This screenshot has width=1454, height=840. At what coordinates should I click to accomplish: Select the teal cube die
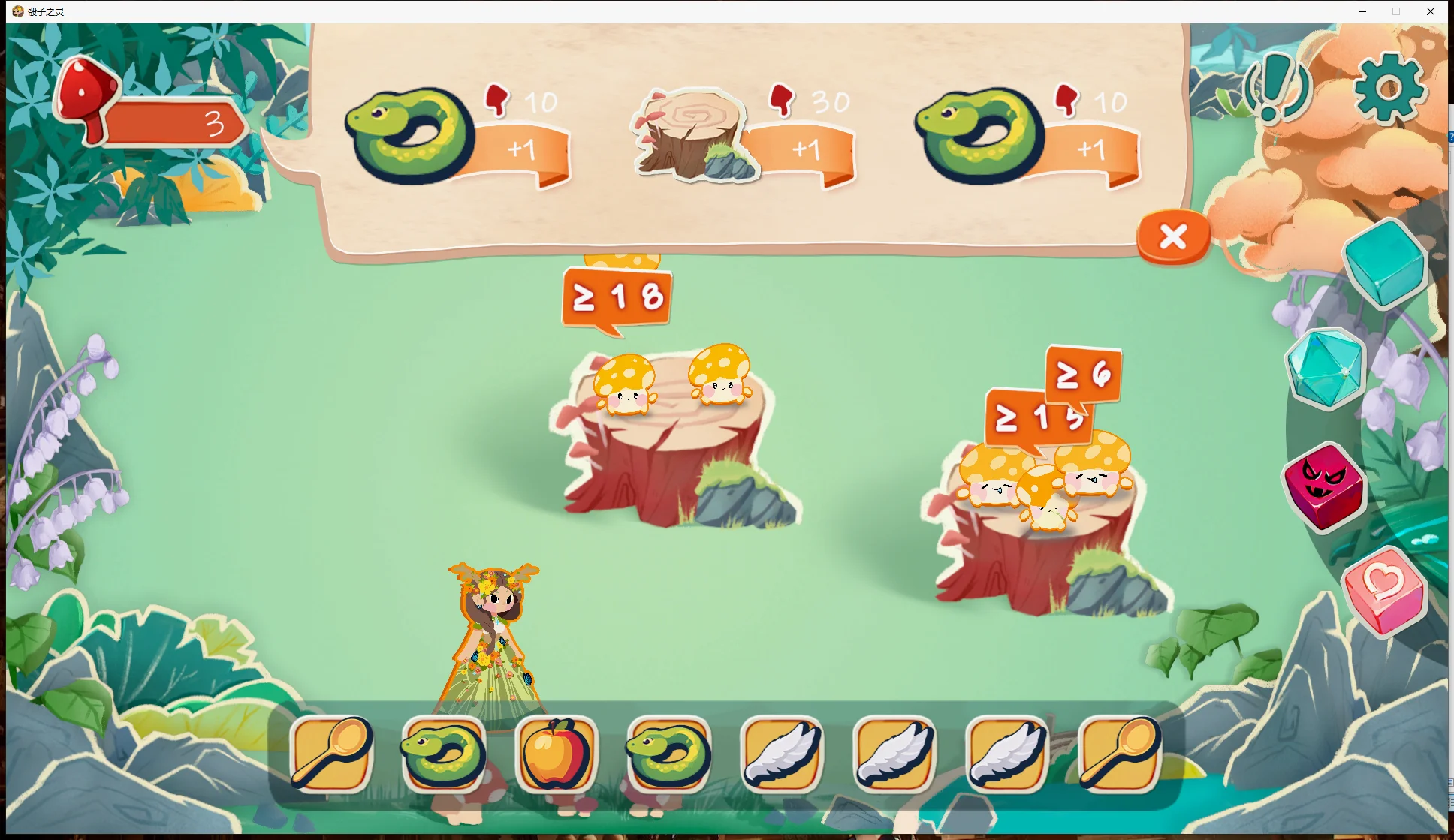click(x=1384, y=263)
